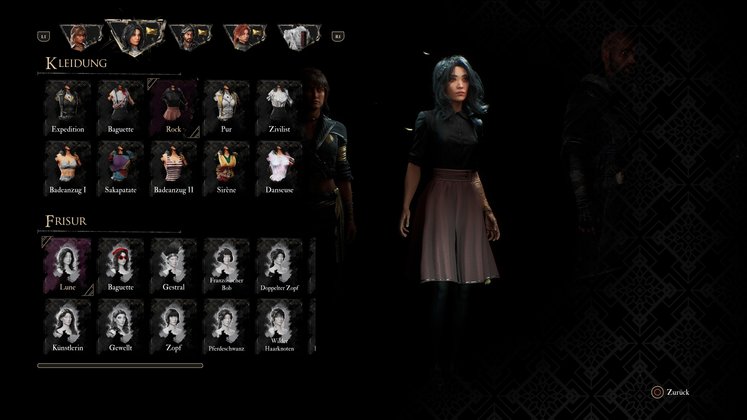Viewport: 747px width, 420px height.
Task: Select the Doppelter Zopf hairstyle
Action: (x=279, y=264)
